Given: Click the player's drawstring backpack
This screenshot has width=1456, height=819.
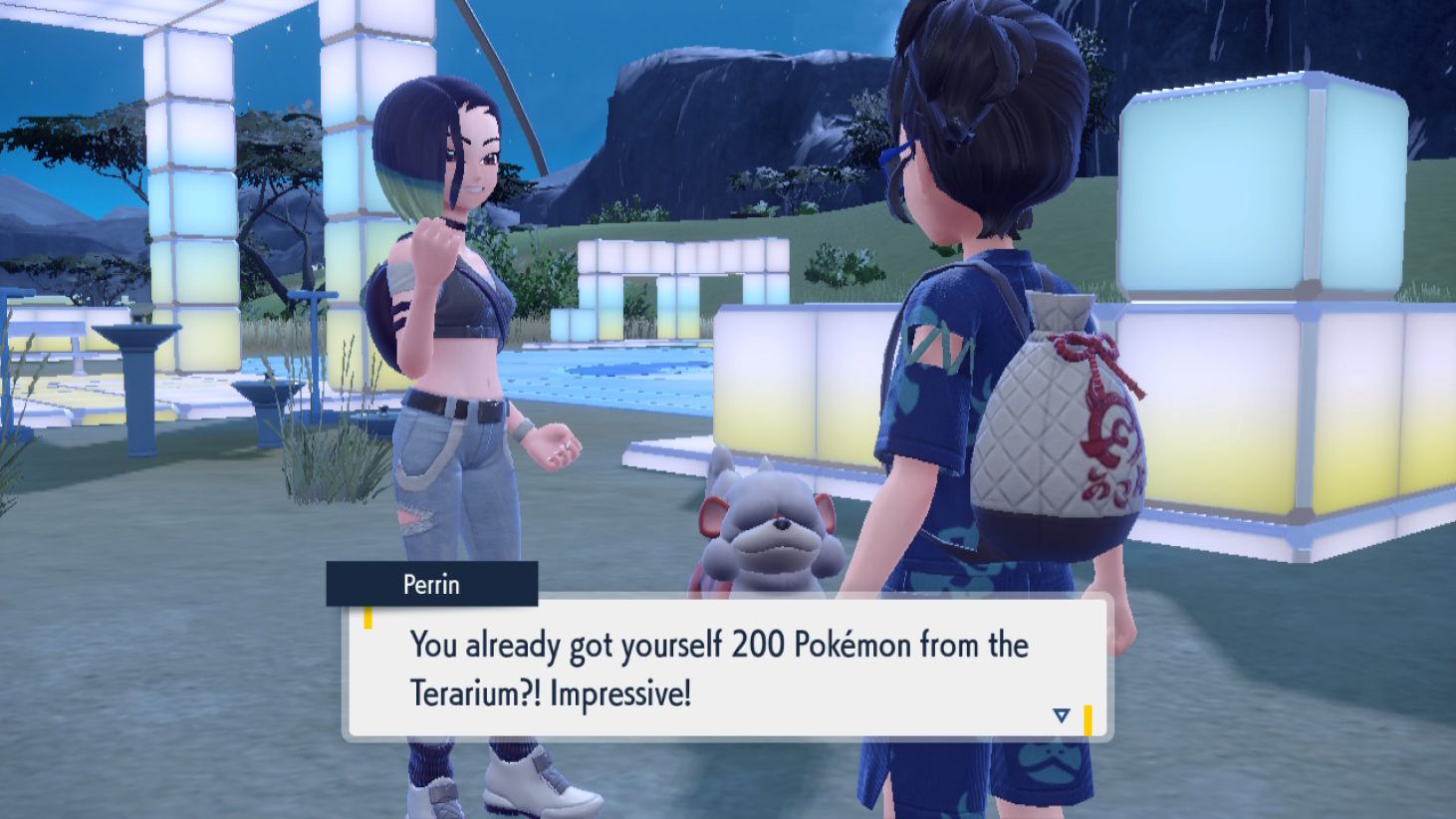Looking at the screenshot, I should click(x=1061, y=399).
